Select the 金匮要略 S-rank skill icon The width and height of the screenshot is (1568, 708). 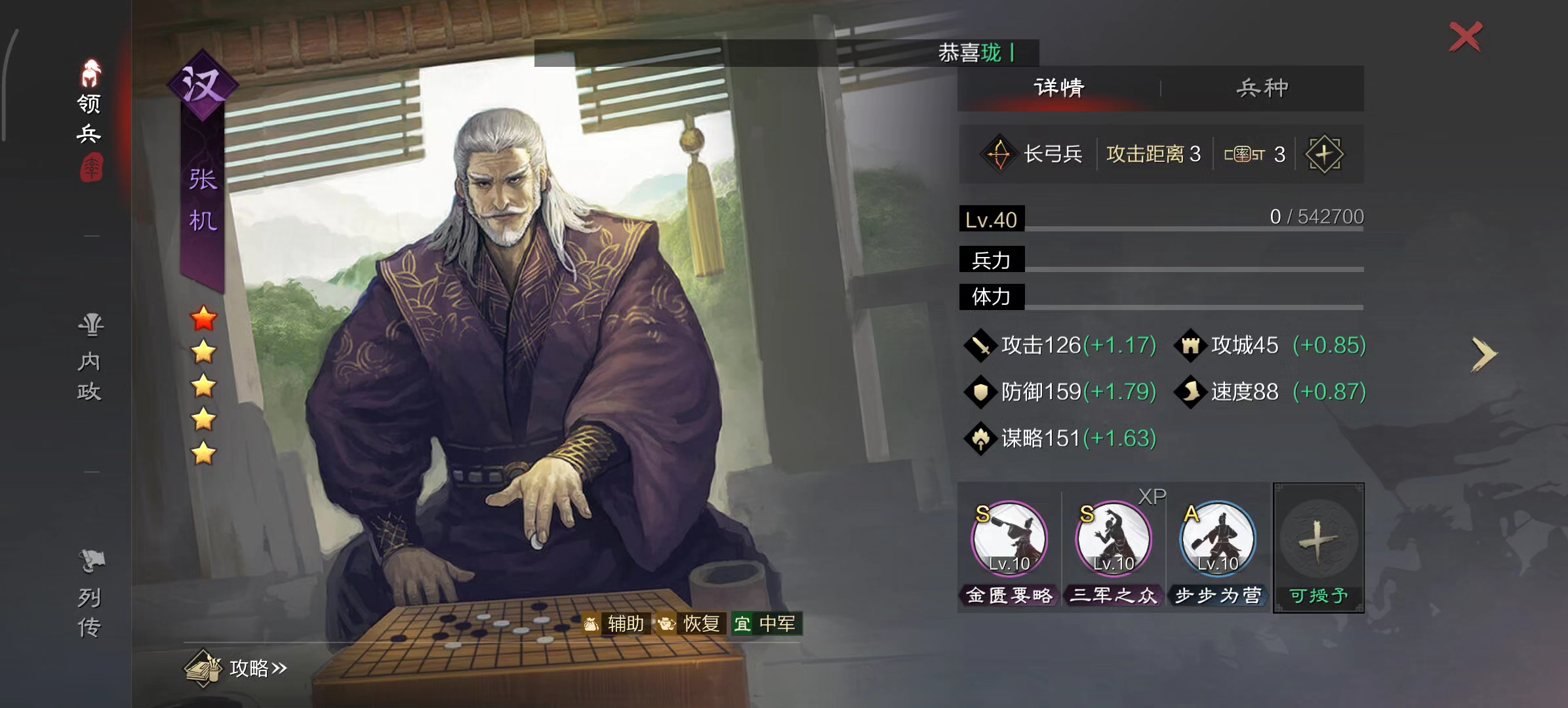(1009, 539)
